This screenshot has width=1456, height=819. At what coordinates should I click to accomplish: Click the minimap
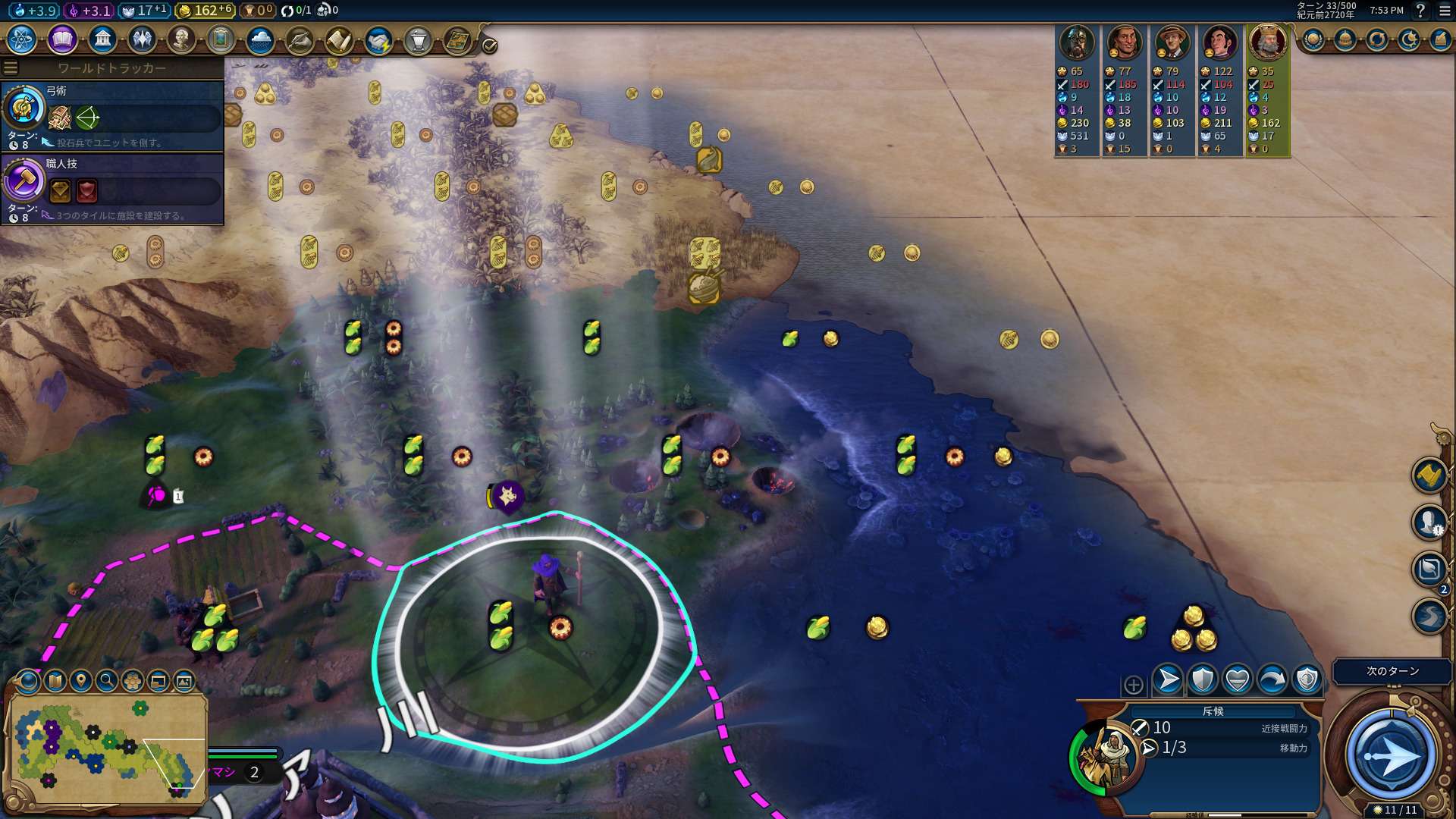click(x=108, y=747)
